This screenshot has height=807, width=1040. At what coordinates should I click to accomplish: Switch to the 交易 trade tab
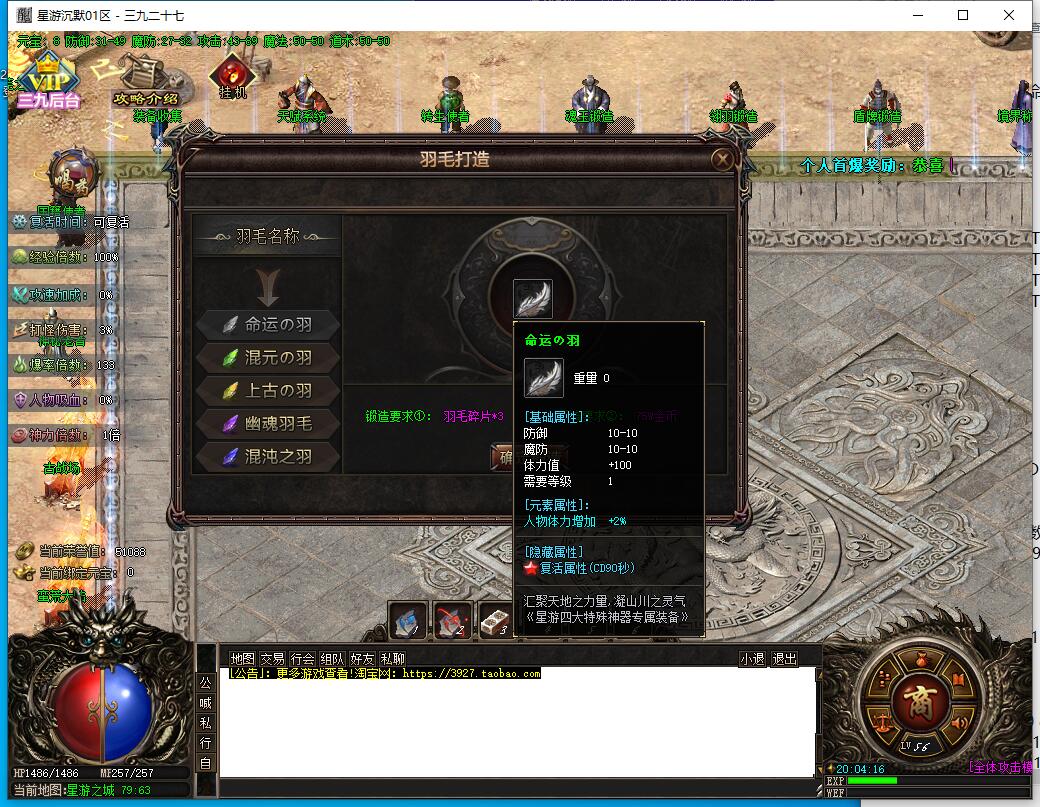click(272, 659)
